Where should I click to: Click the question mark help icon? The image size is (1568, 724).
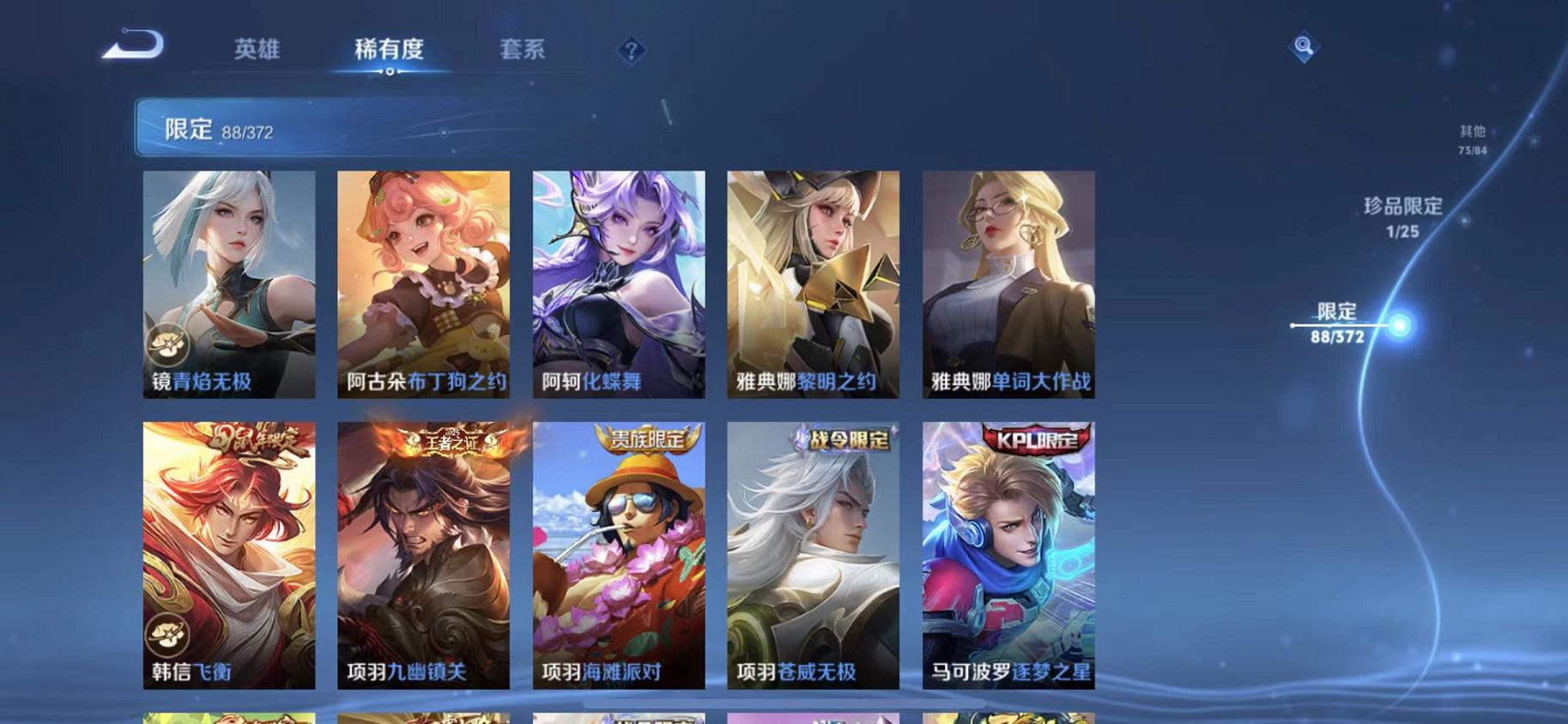pos(631,51)
